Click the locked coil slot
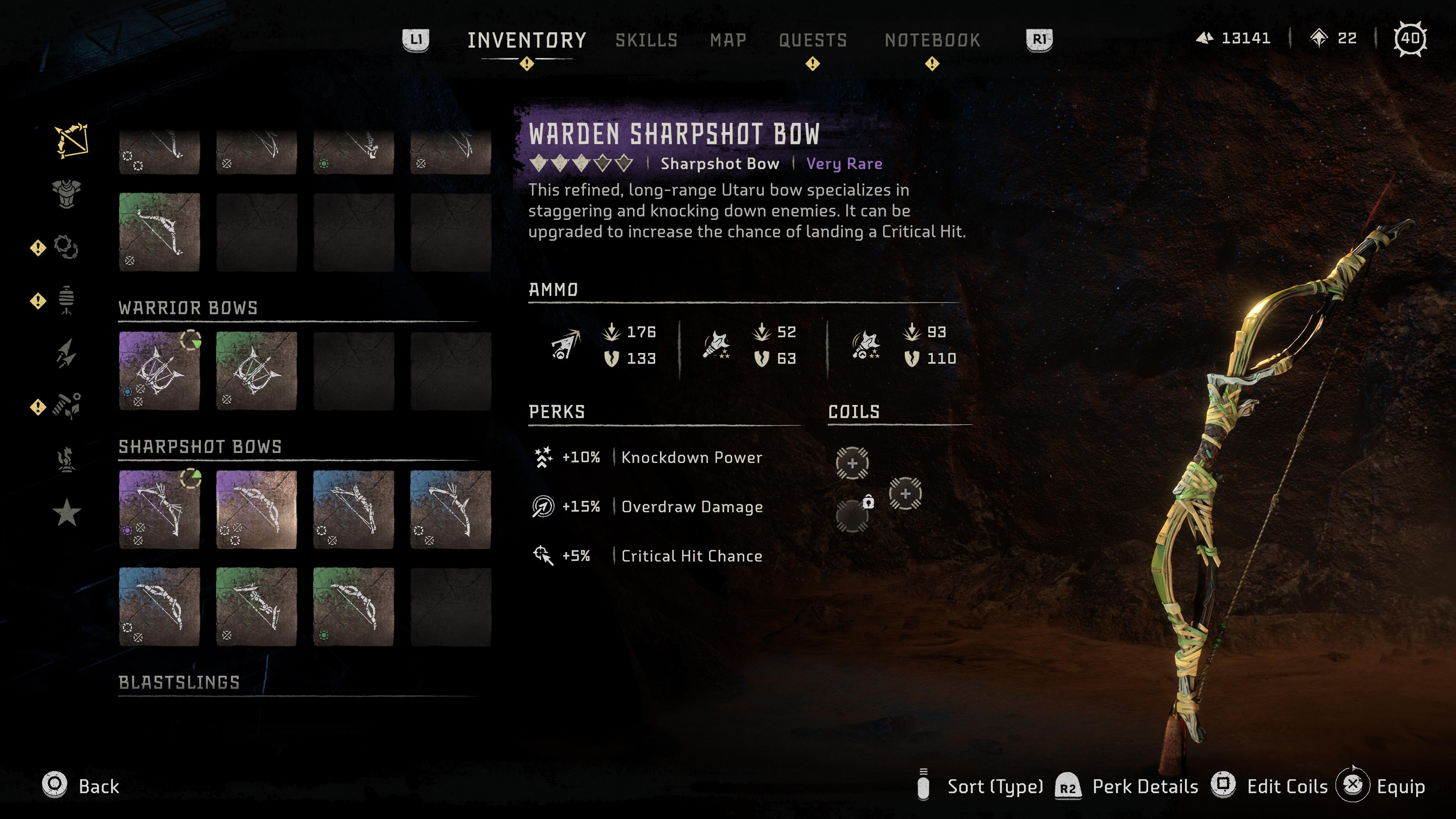Screen dimensions: 1456x819 pos(852,516)
